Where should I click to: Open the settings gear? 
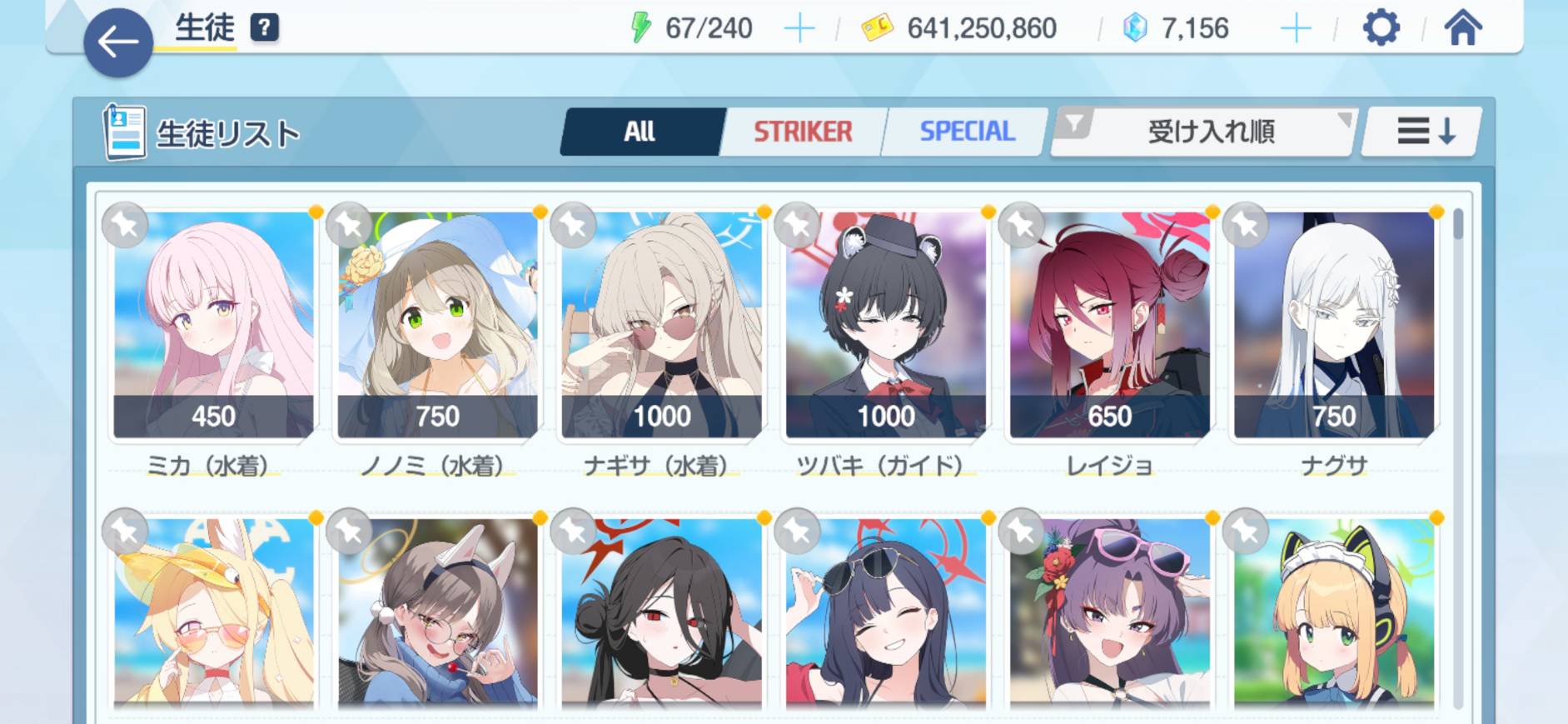(x=1381, y=29)
